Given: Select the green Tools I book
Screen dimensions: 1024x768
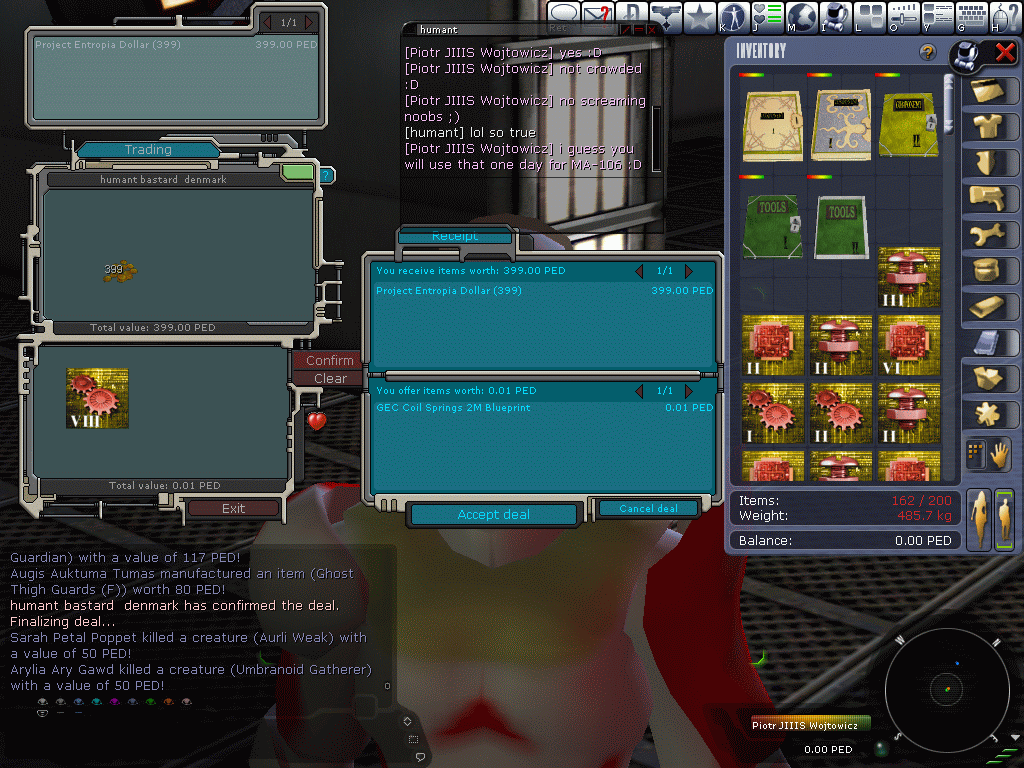Looking at the screenshot, I should [773, 226].
